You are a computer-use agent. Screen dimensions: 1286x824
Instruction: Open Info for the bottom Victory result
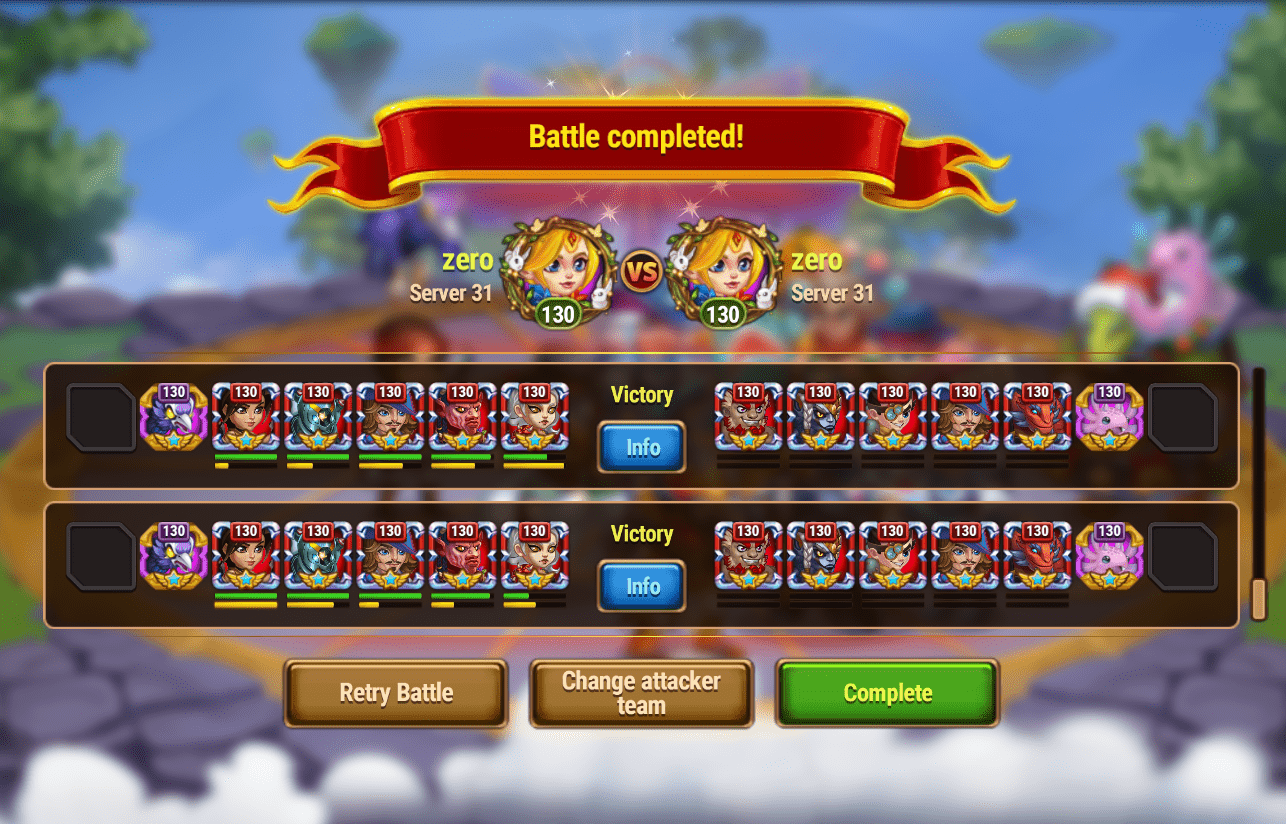(x=641, y=586)
